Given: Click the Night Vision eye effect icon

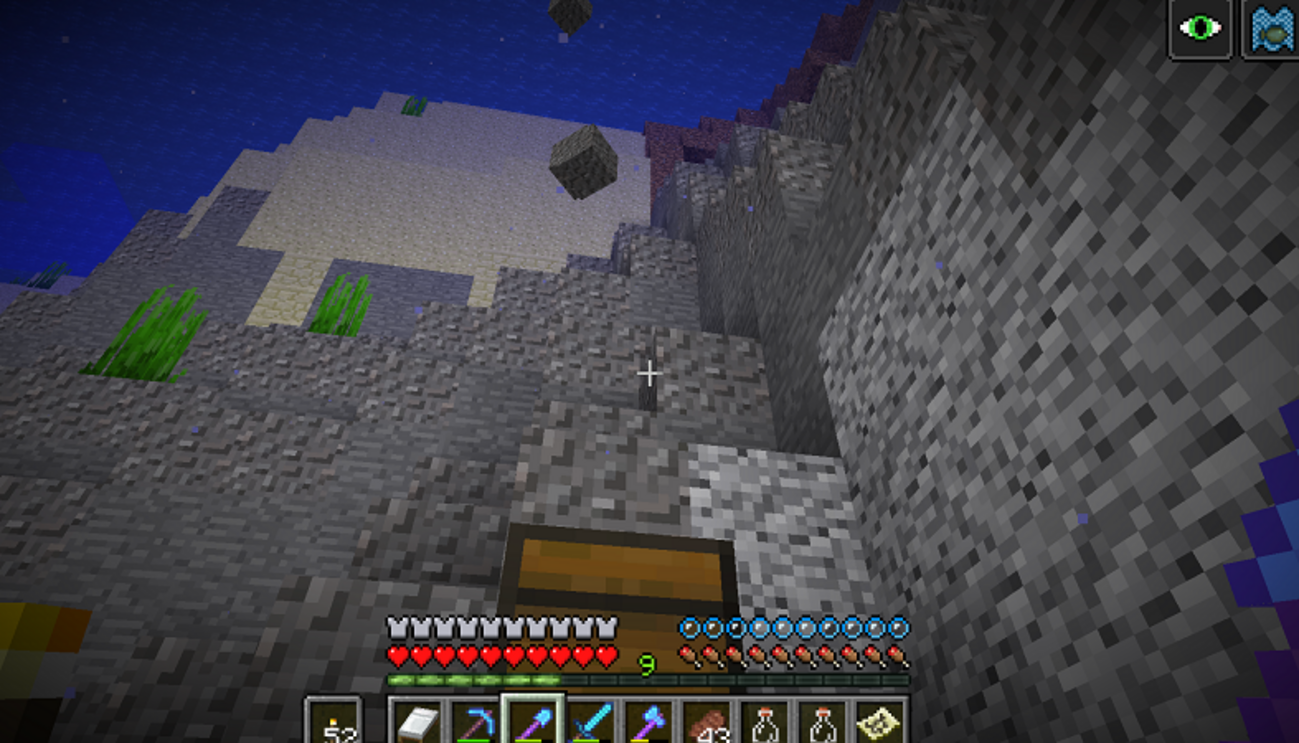Looking at the screenshot, I should (1200, 28).
